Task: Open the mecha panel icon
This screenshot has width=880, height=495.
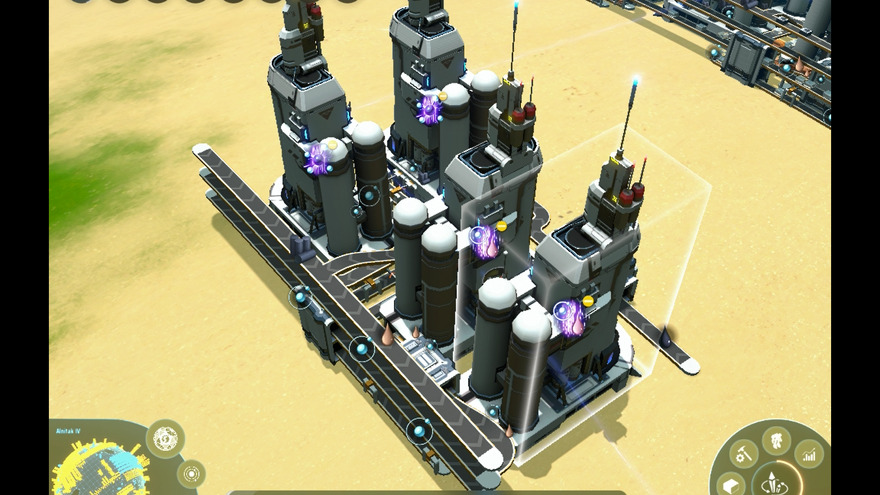Action: click(x=776, y=438)
